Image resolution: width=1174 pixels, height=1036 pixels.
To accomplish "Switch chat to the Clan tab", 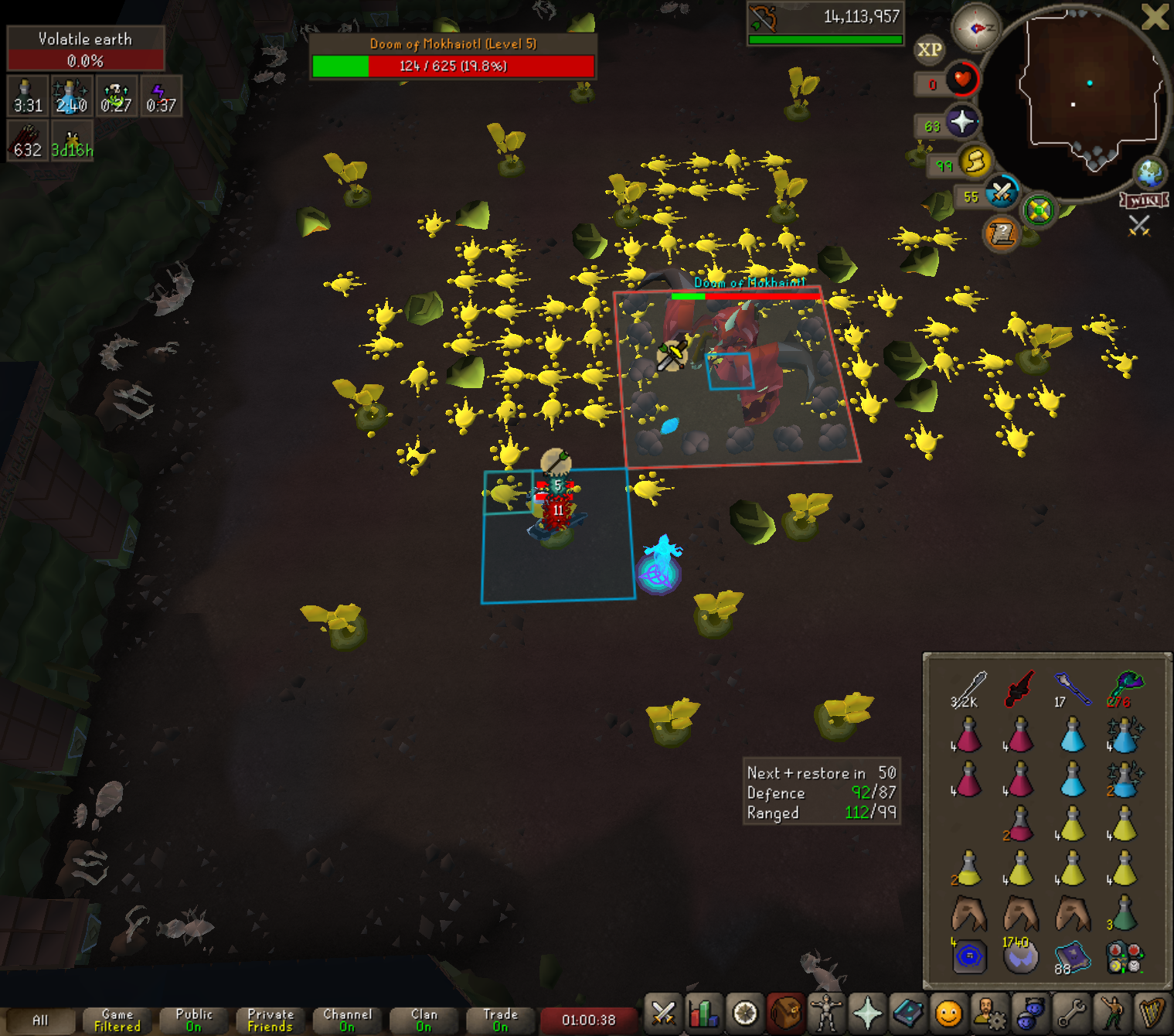I will (x=424, y=1020).
